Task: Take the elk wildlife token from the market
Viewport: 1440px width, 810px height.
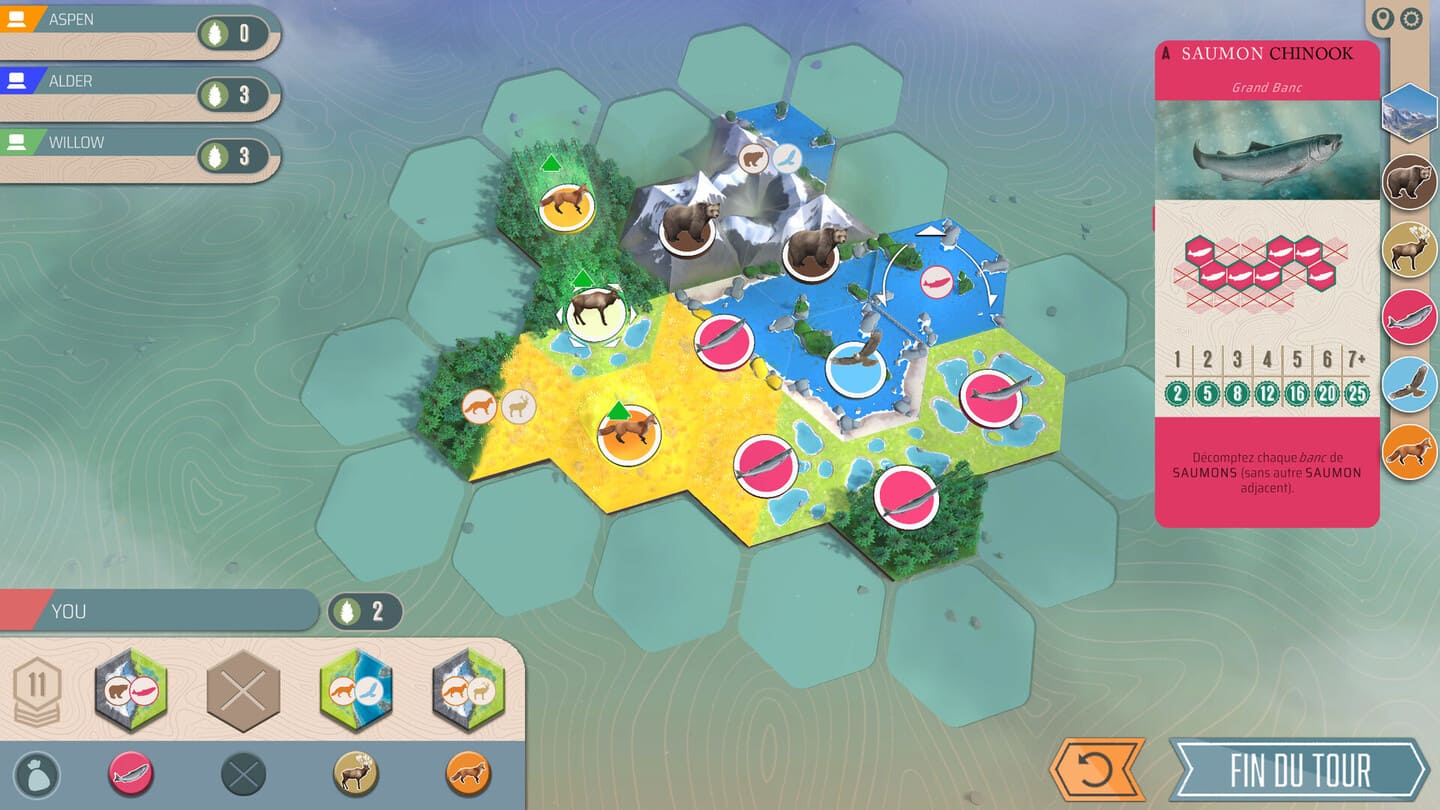Action: 355,774
